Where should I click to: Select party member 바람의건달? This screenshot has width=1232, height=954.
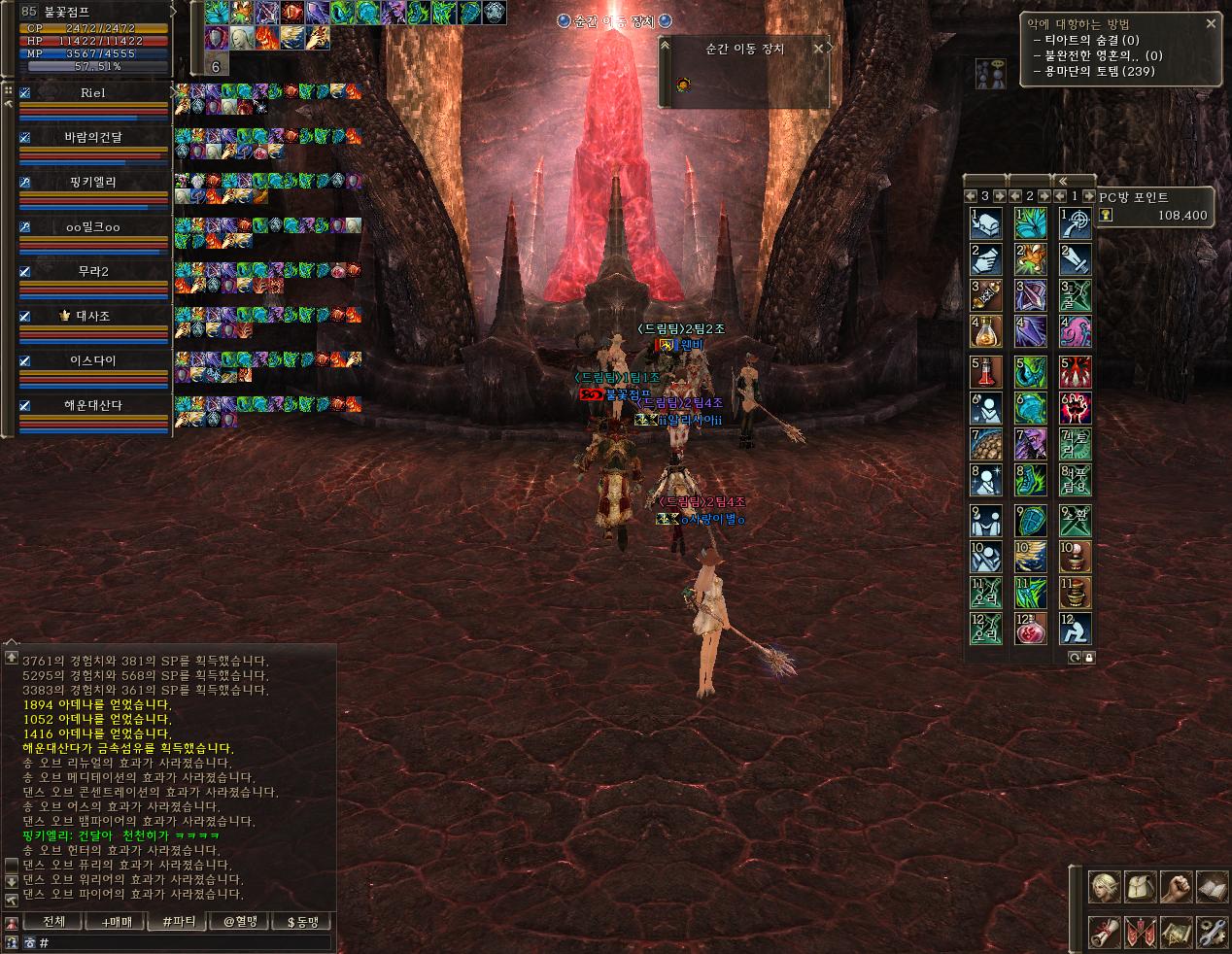pos(93,138)
